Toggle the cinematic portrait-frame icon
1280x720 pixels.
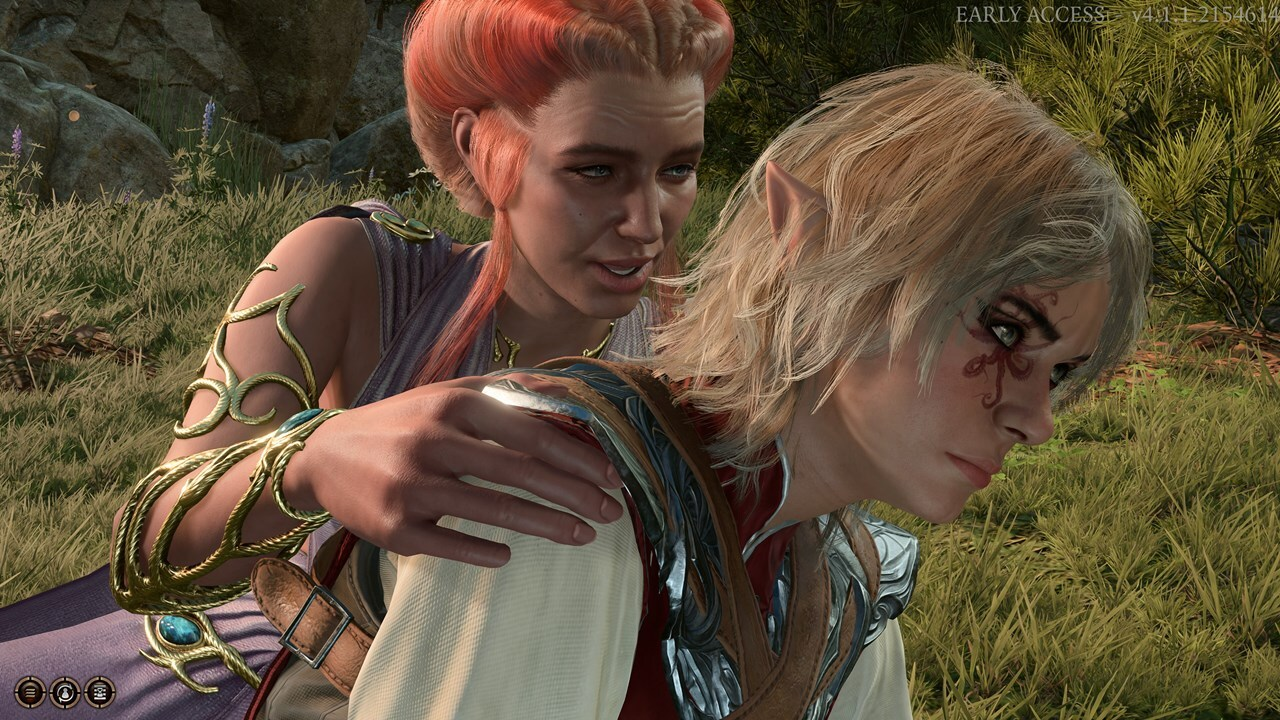[99, 691]
